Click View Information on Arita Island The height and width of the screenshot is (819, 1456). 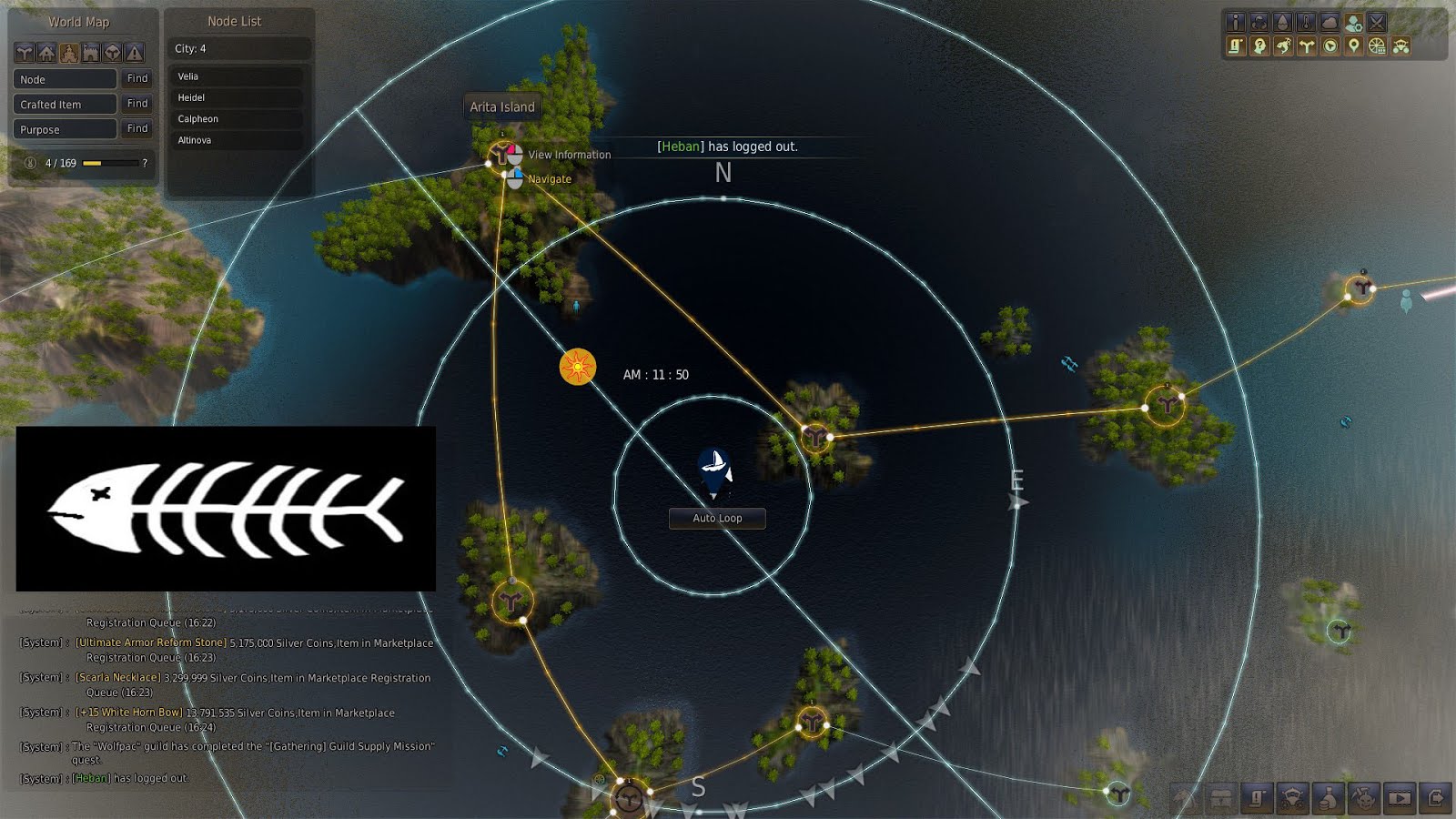click(x=569, y=155)
